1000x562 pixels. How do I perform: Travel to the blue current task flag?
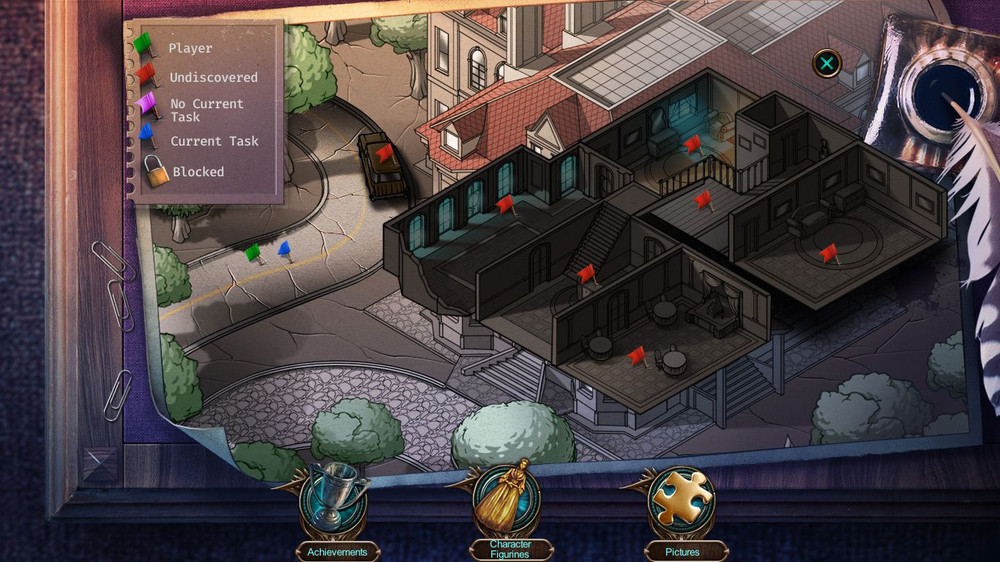click(x=284, y=249)
